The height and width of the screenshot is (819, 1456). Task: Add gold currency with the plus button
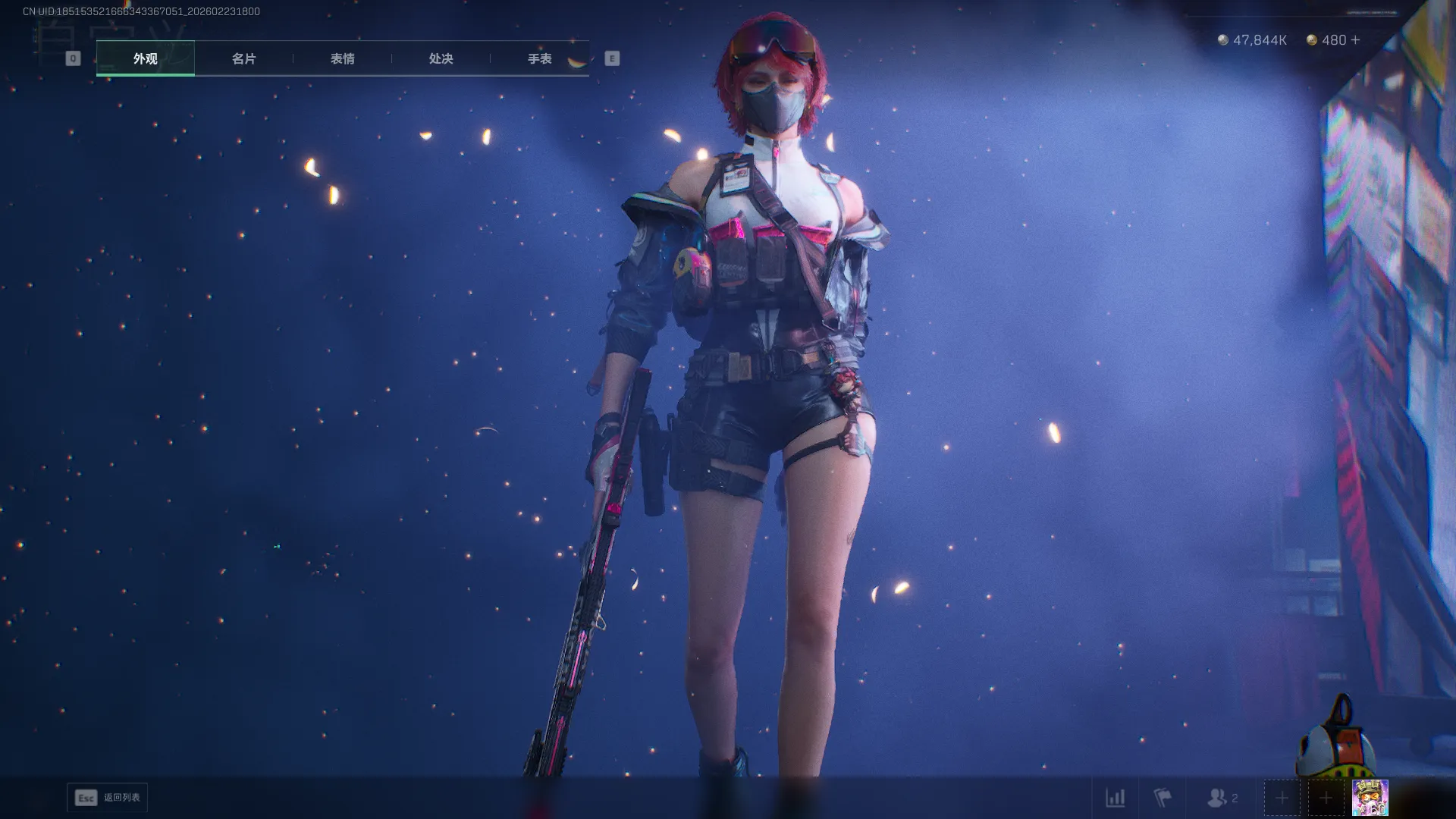click(1356, 40)
